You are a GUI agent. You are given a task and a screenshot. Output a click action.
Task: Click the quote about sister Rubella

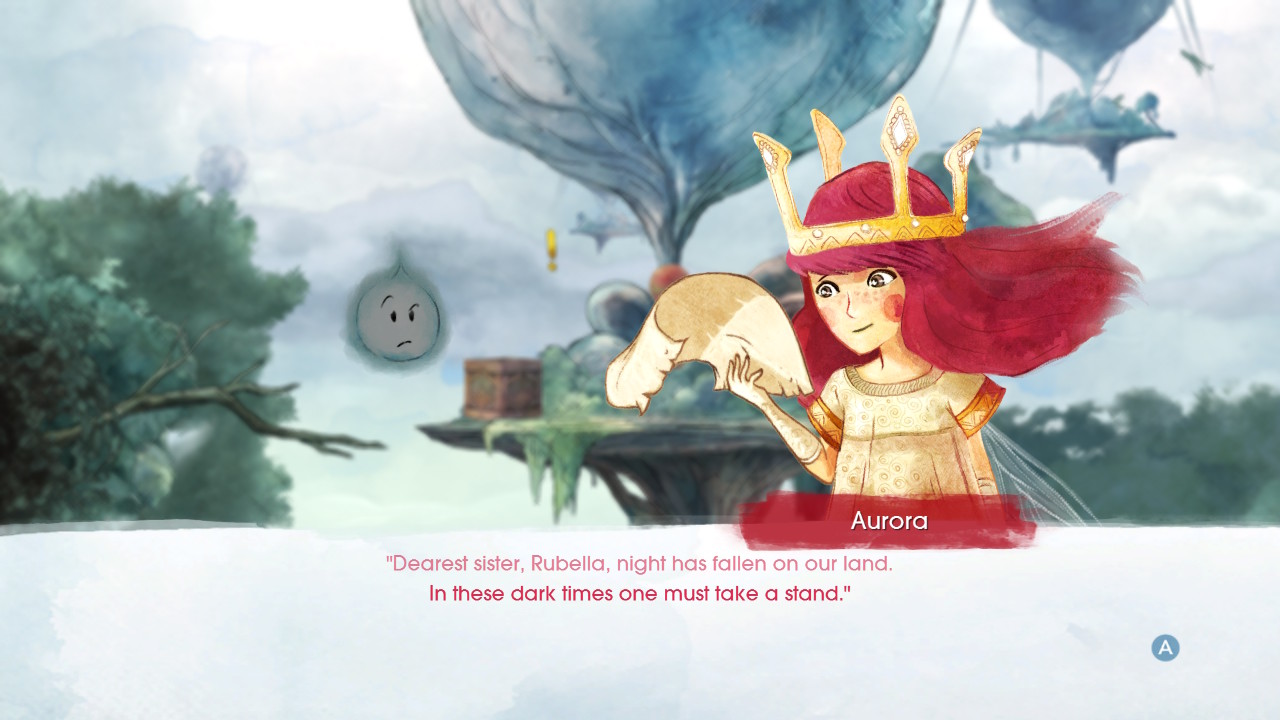click(x=640, y=563)
